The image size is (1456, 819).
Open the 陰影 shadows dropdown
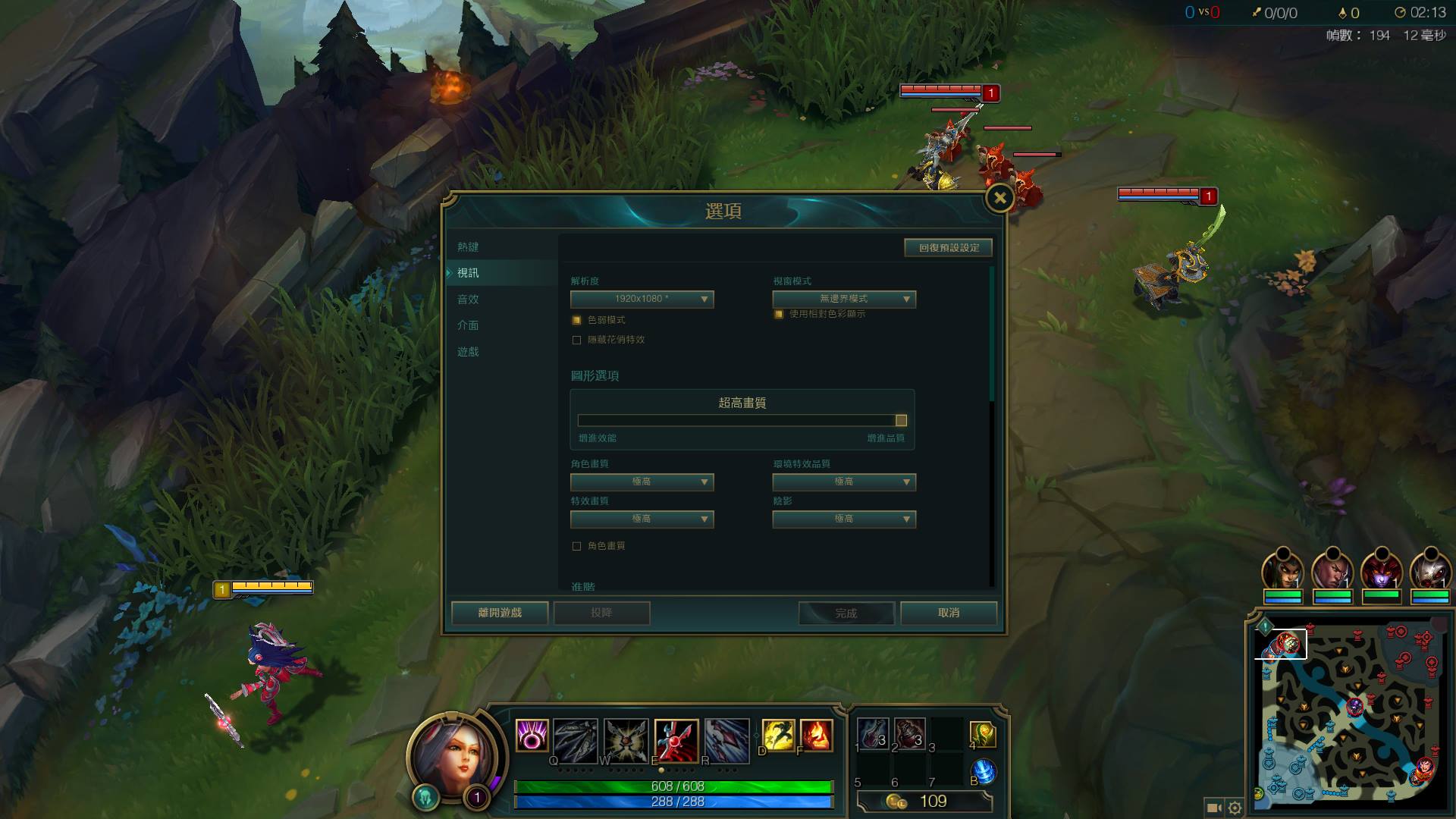(843, 519)
